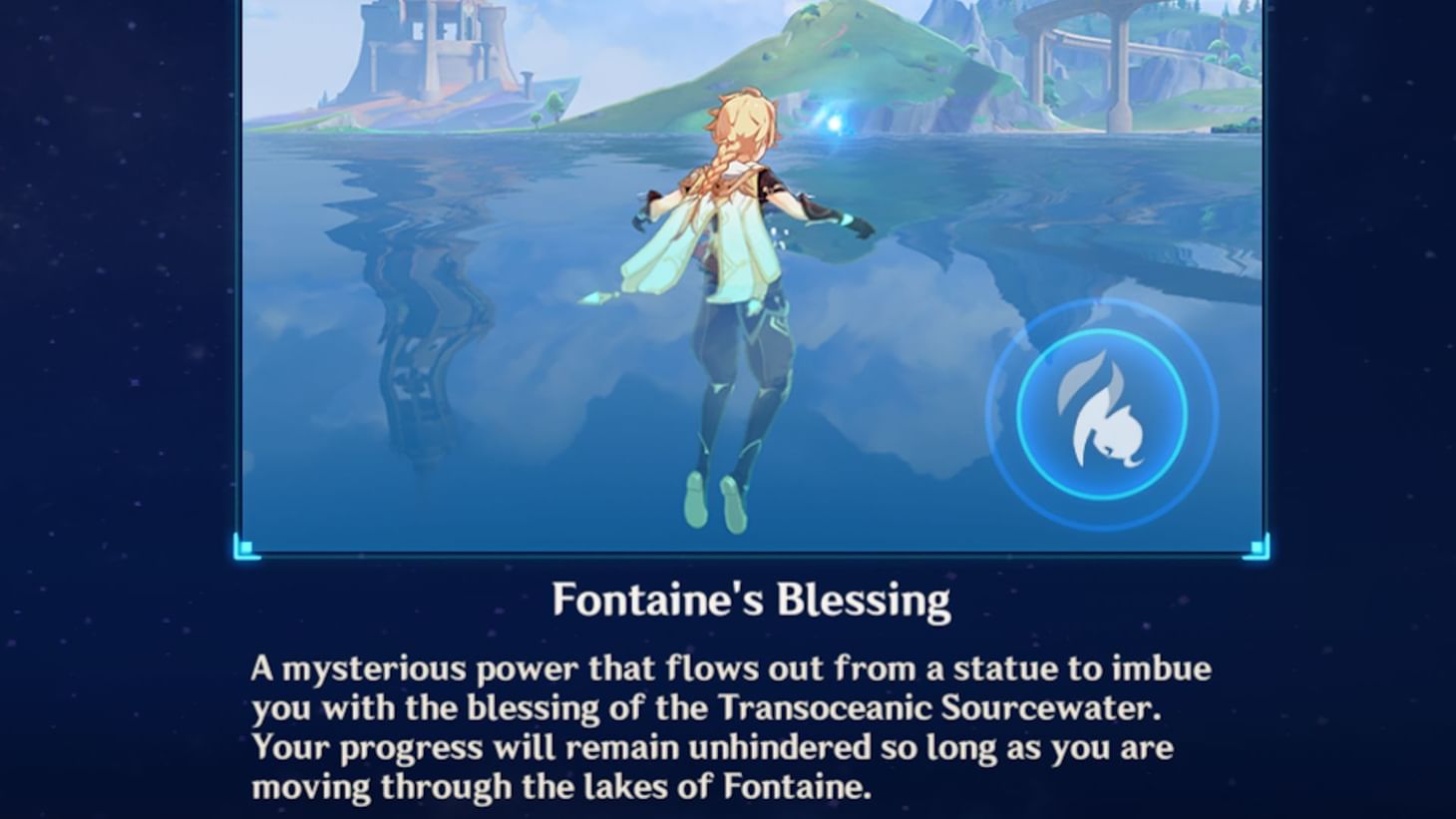
Task: Select the Fontaine's Blessing title heading
Action: [752, 598]
